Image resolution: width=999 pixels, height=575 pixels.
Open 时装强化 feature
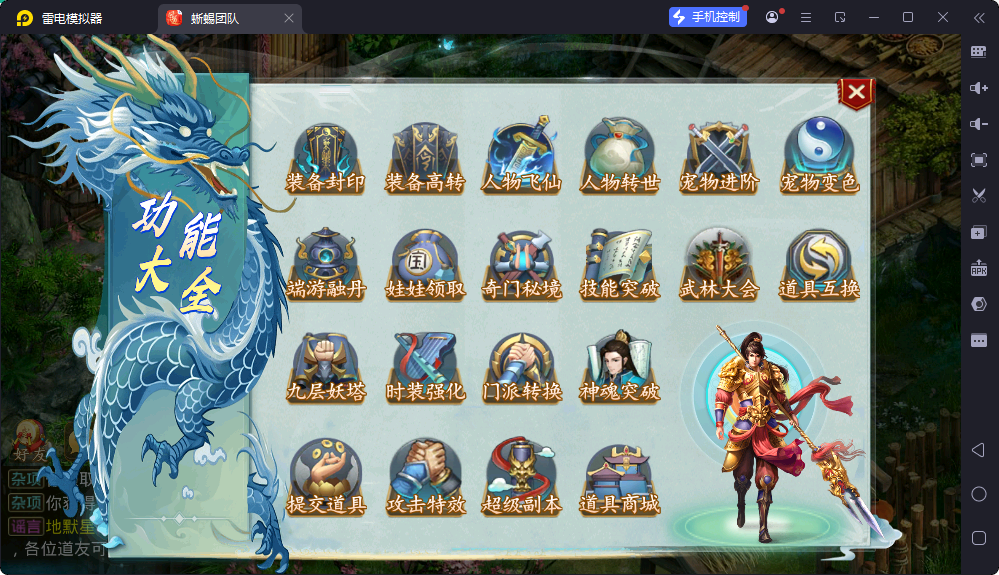(425, 368)
